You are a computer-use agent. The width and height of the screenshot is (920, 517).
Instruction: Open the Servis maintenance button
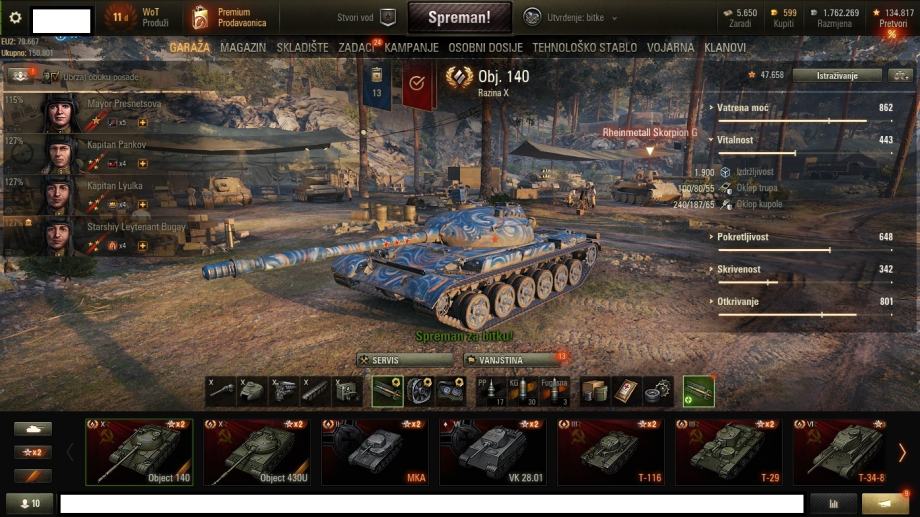coord(404,359)
